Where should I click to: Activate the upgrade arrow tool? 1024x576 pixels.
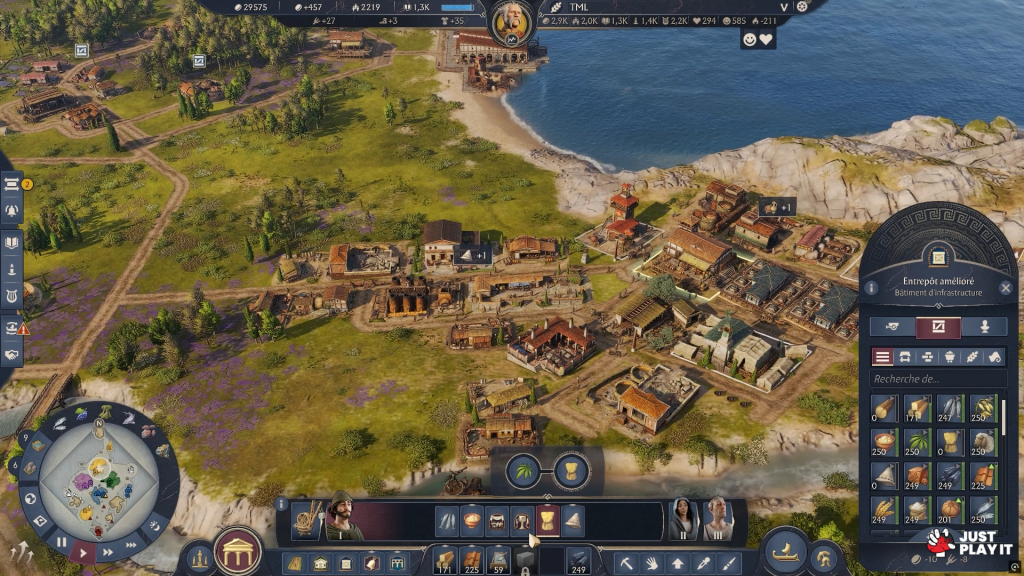678,563
